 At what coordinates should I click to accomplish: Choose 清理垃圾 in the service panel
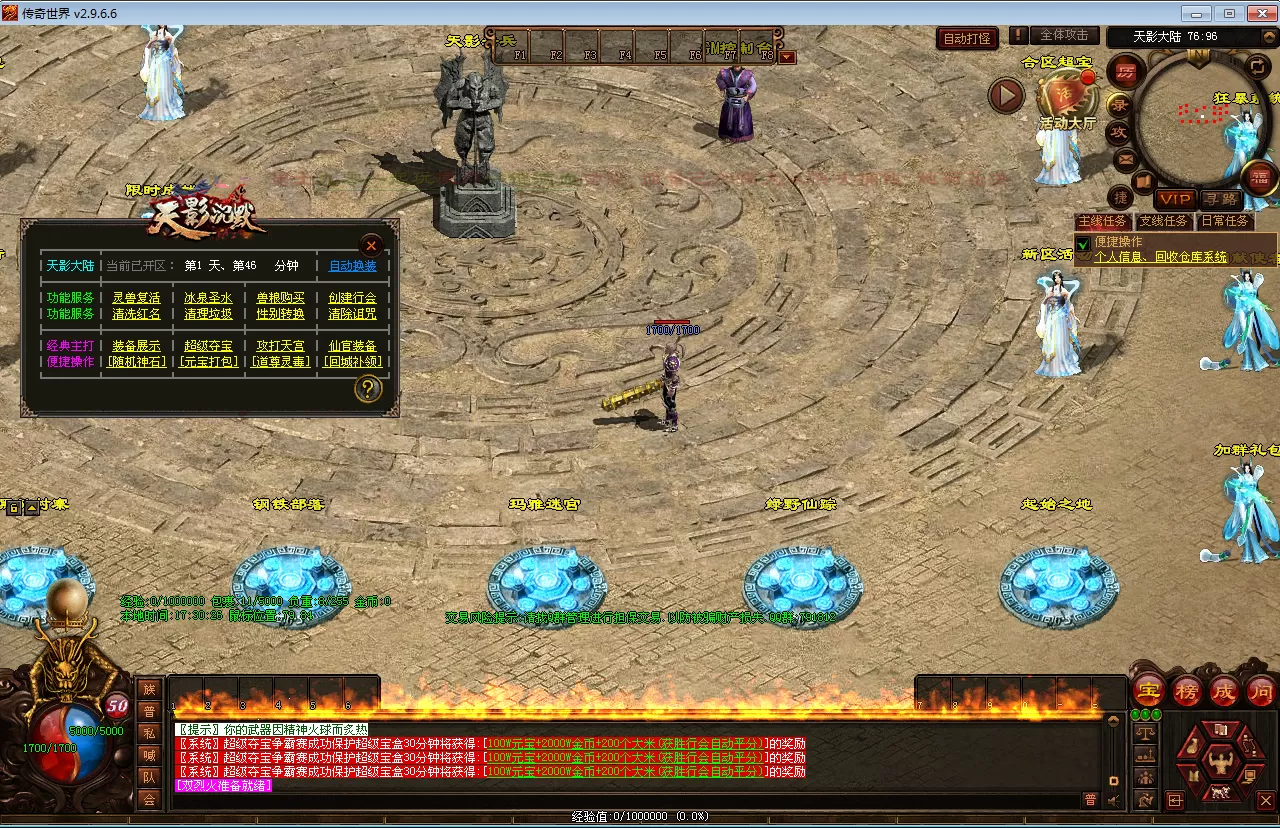(208, 314)
